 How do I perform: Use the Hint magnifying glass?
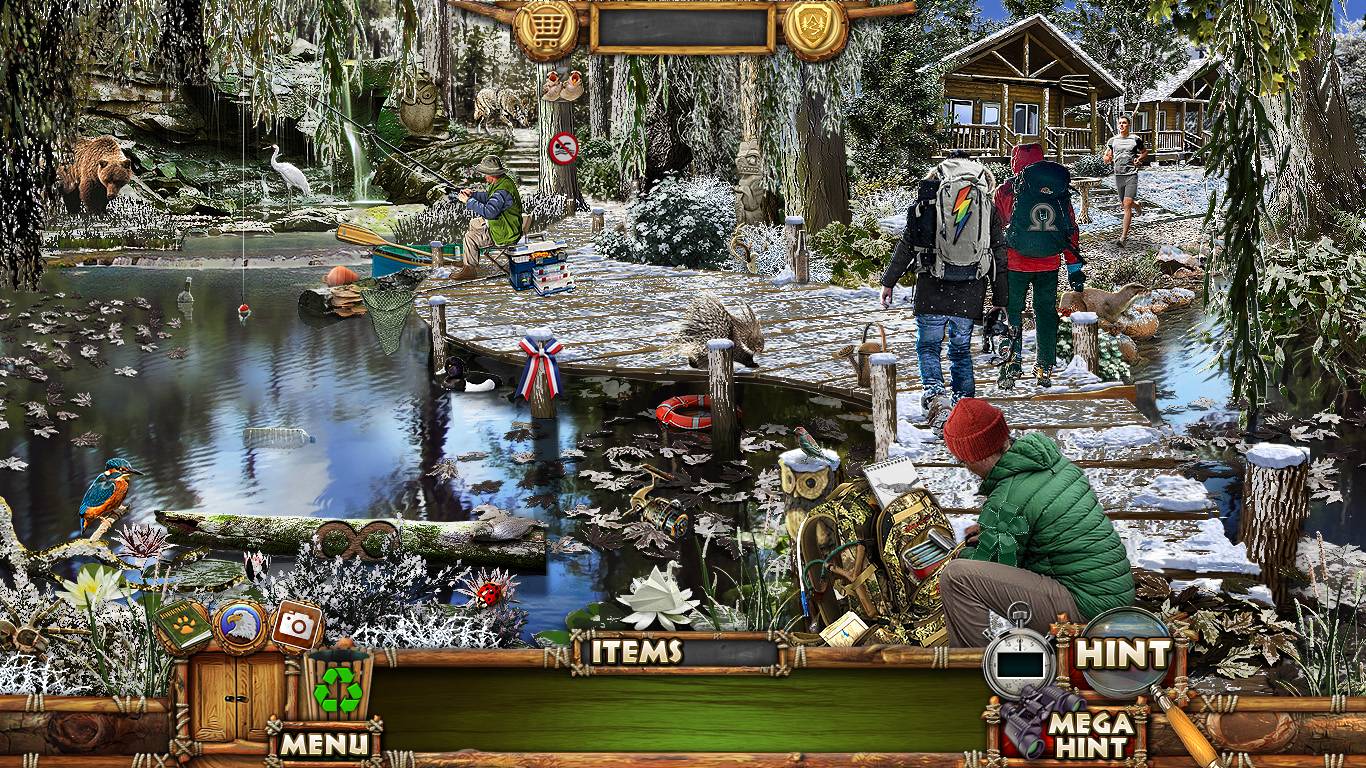(x=1122, y=653)
